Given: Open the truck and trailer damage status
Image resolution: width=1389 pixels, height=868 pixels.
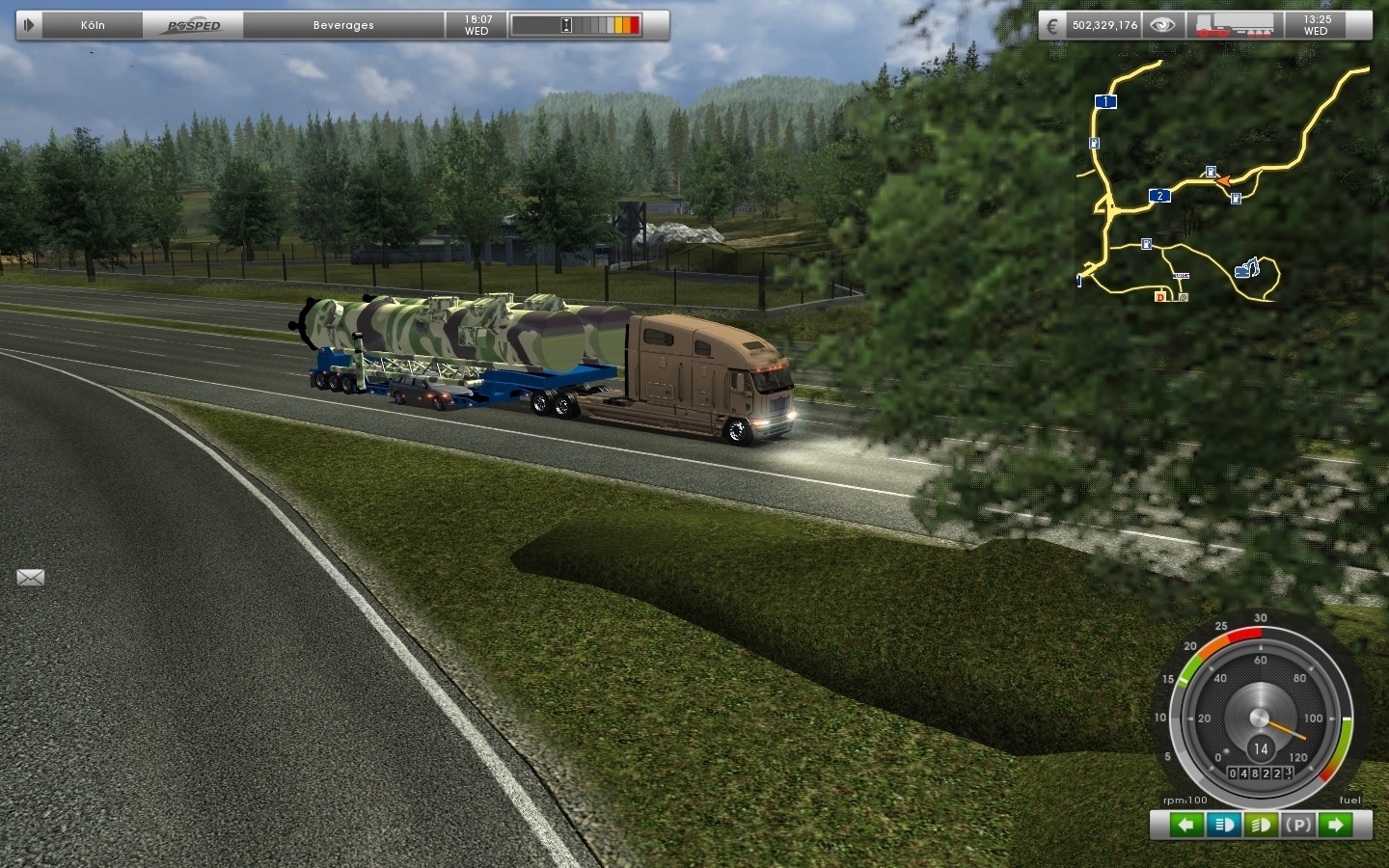Looking at the screenshot, I should (1233, 26).
